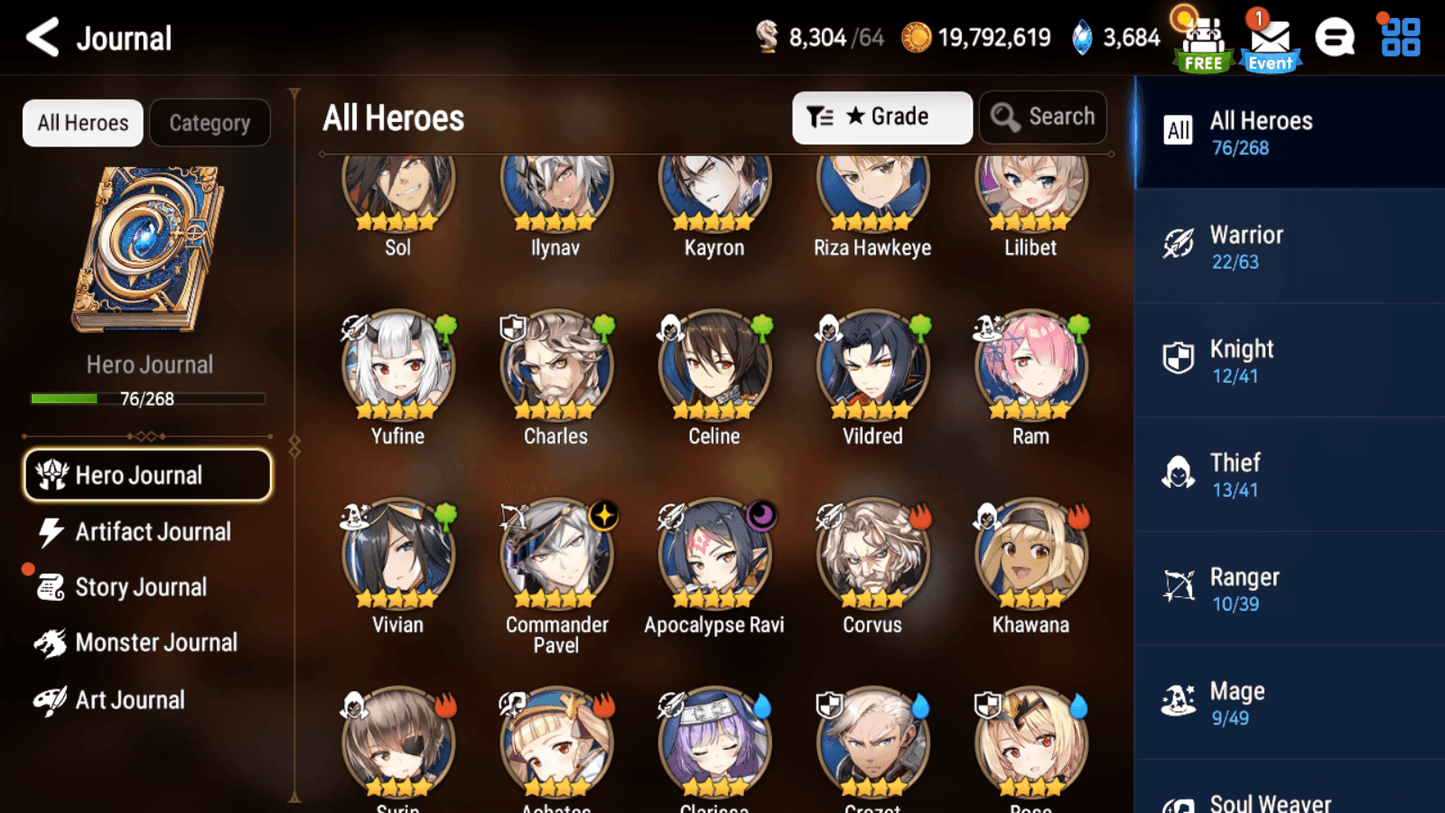Switch to the All Heroes filter tab
Screen dimensions: 1445x813
pos(82,122)
